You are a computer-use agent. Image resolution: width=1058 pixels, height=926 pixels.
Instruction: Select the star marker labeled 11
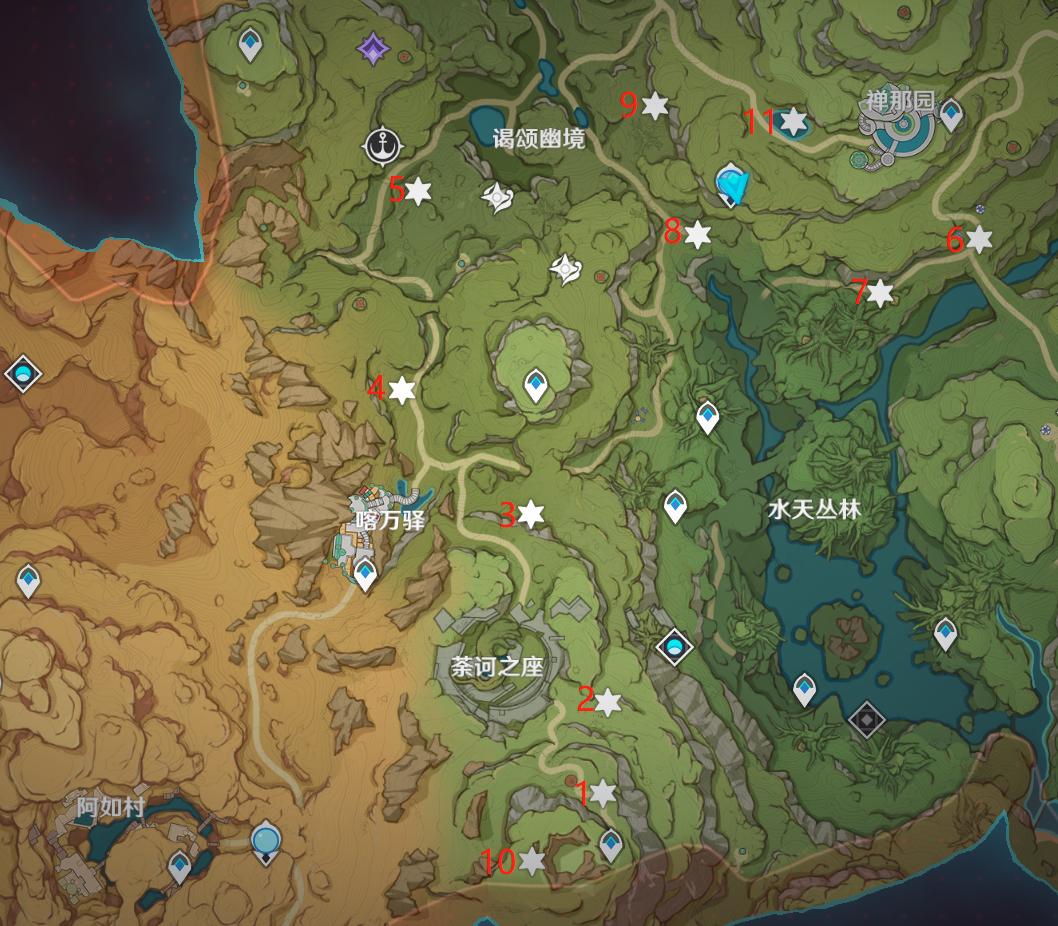point(793,122)
